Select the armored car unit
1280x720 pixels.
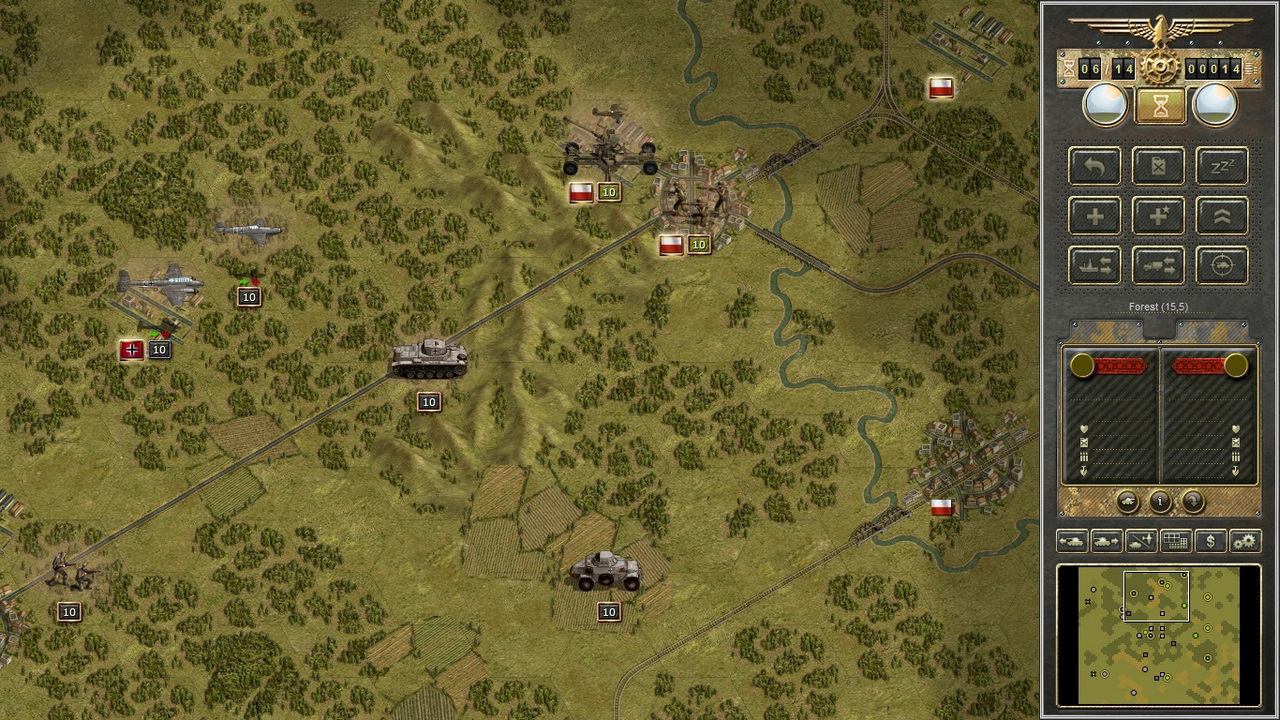[x=605, y=571]
